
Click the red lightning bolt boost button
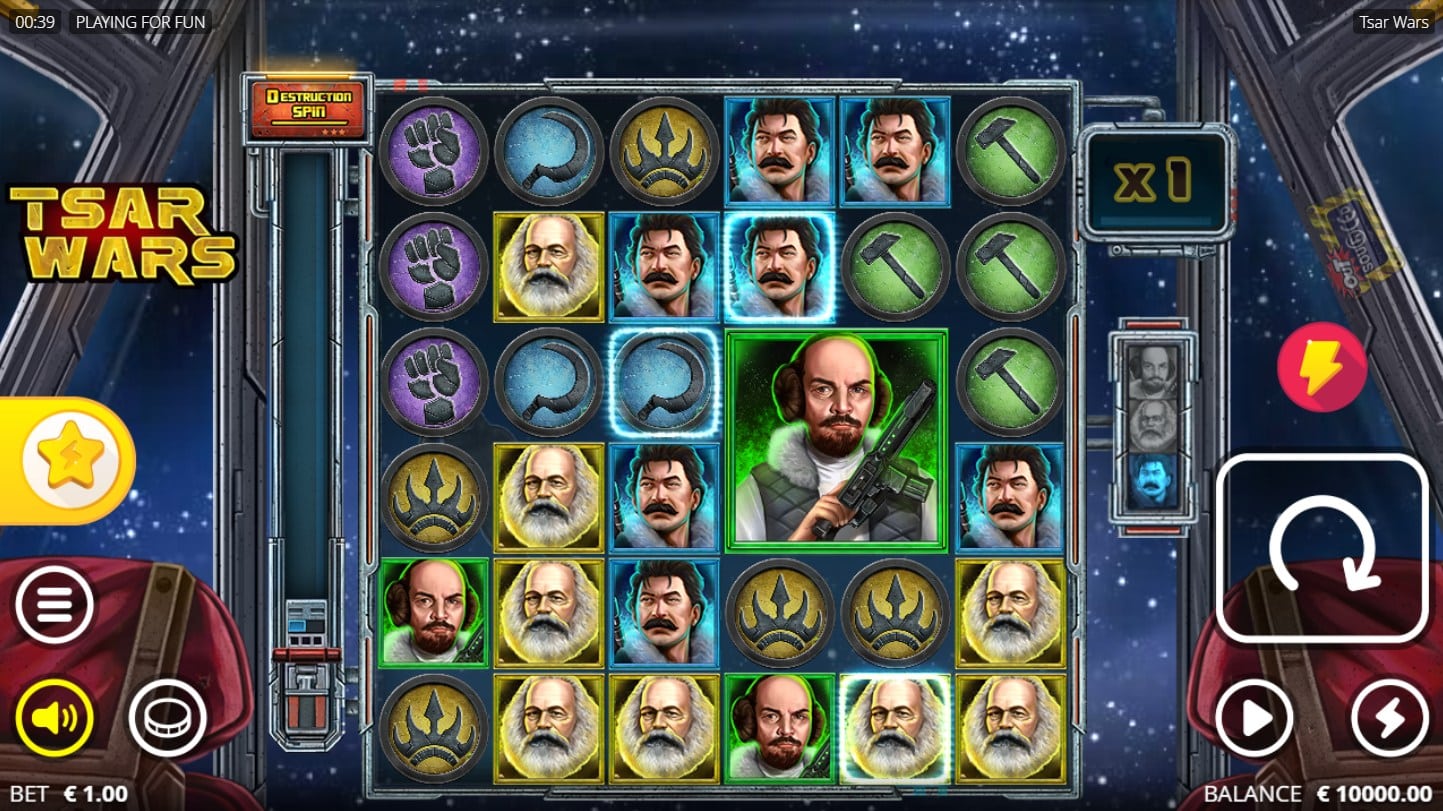pyautogui.click(x=1322, y=367)
